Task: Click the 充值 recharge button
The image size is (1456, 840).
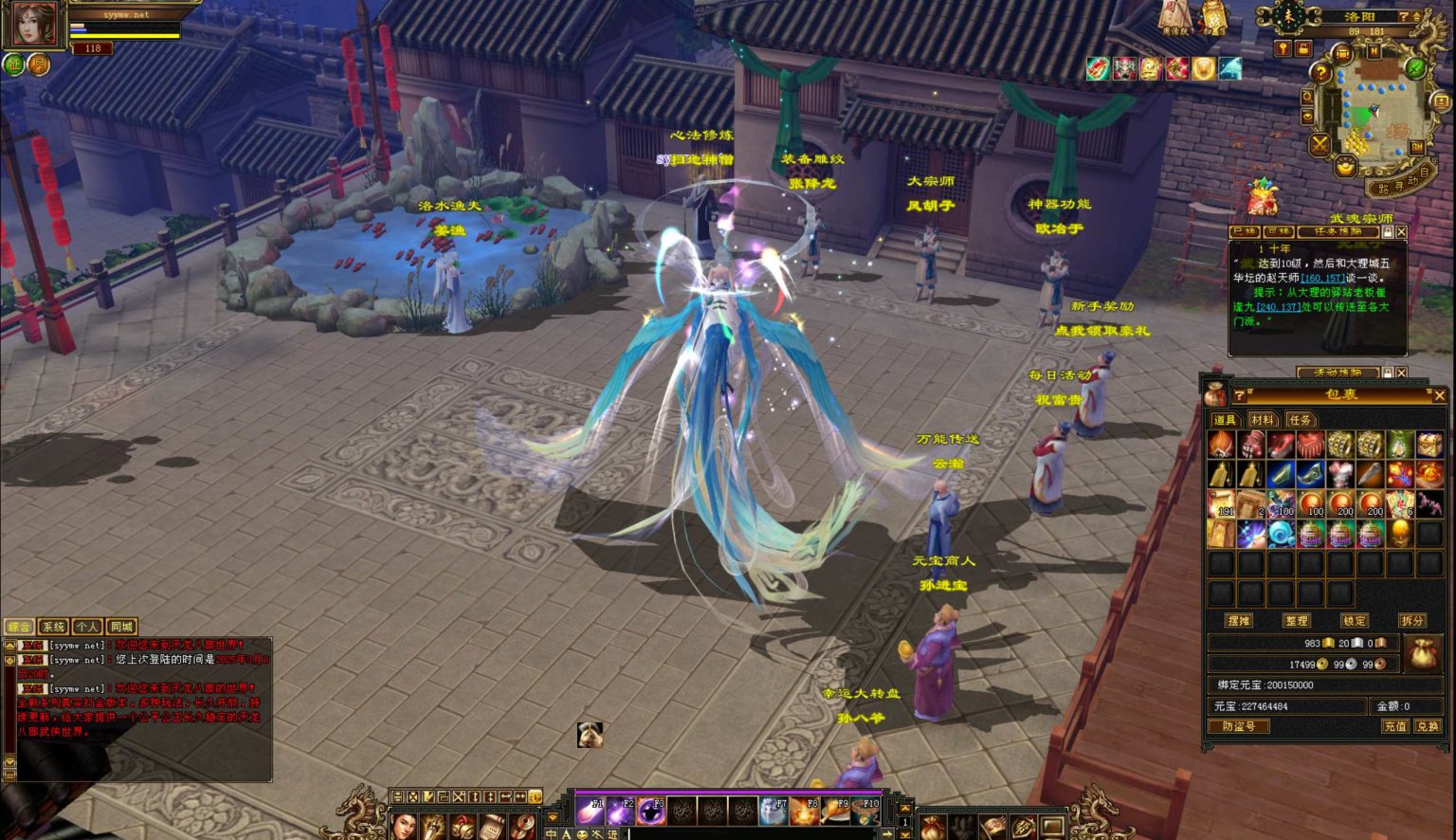Action: pyautogui.click(x=1394, y=726)
